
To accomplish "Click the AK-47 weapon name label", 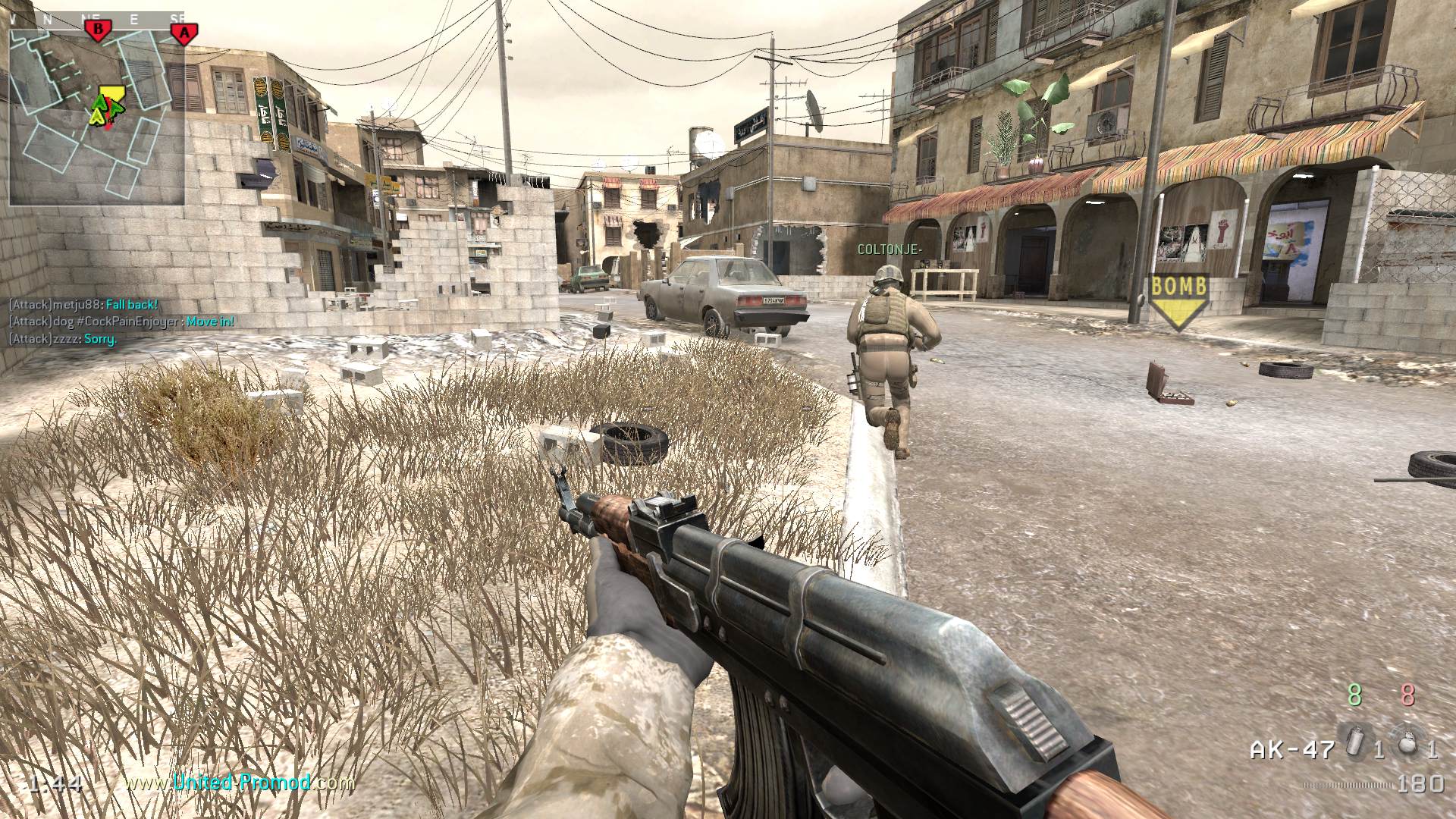I will (1291, 750).
